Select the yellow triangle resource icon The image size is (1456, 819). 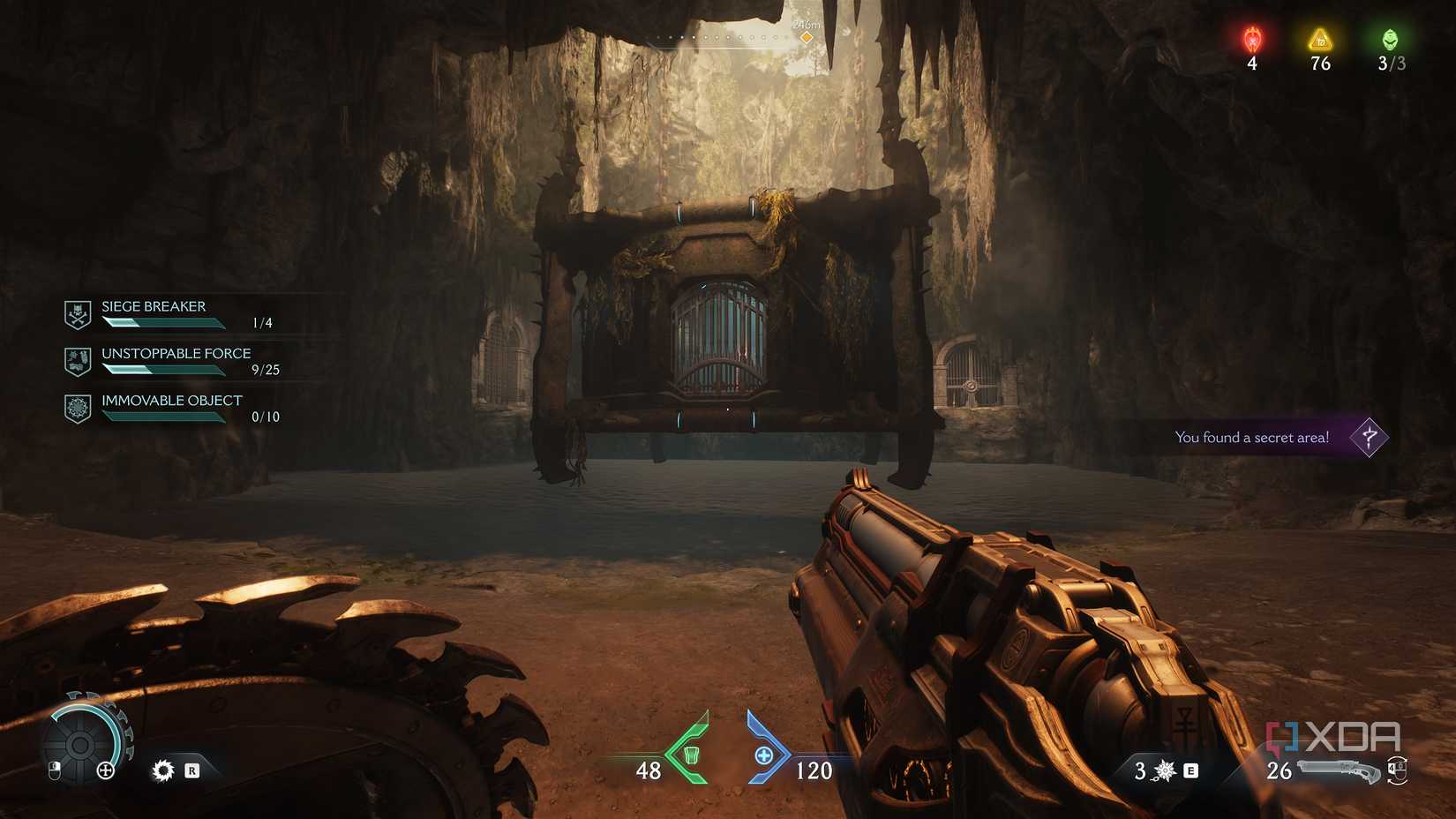point(1319,39)
